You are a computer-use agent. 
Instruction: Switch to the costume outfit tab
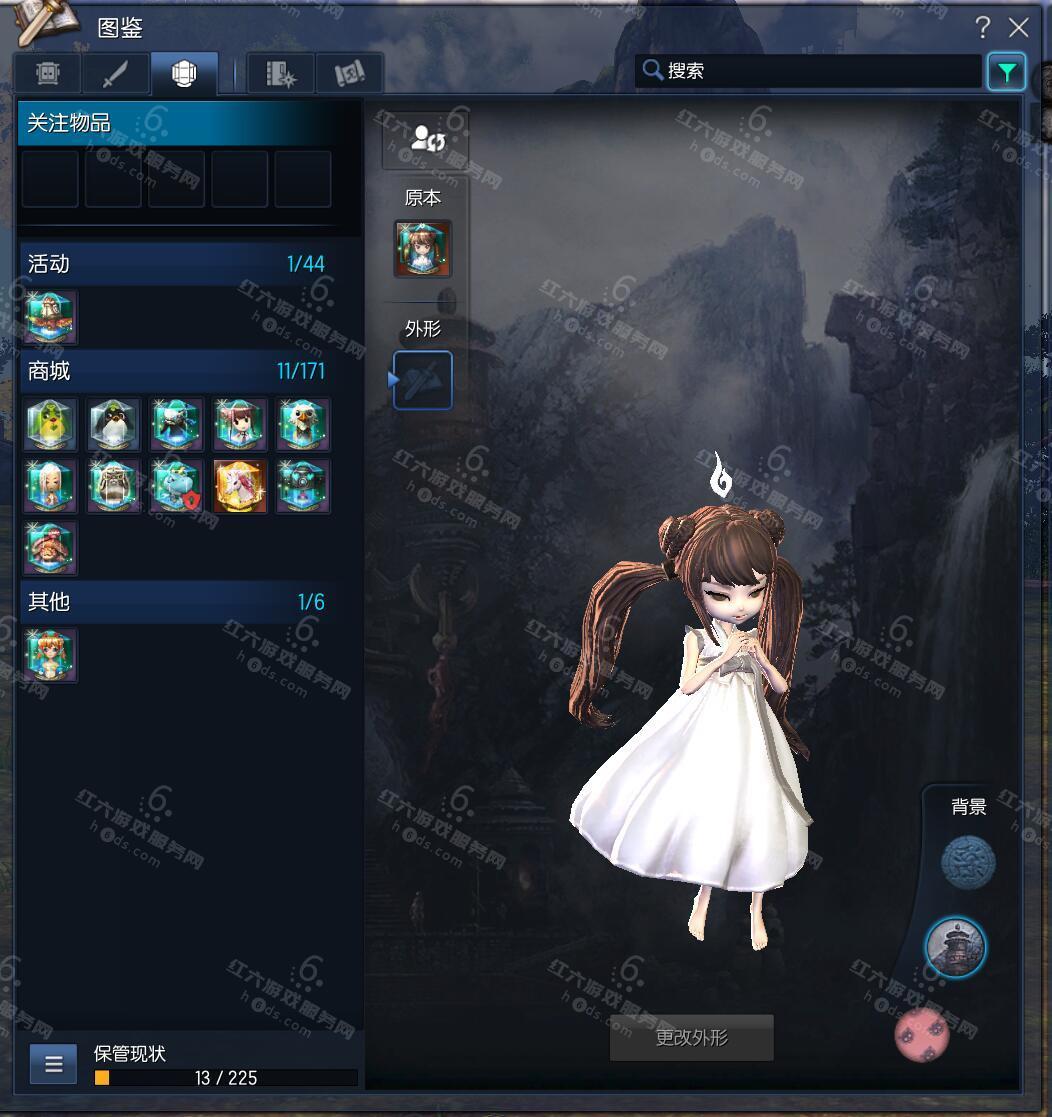(x=48, y=73)
